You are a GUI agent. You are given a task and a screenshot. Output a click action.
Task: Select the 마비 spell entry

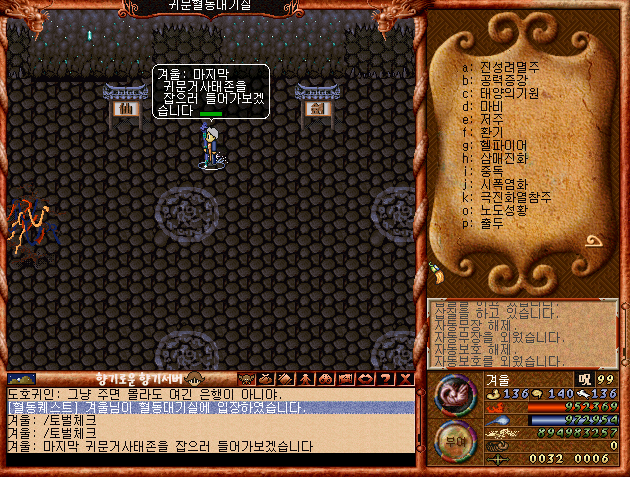coord(490,106)
